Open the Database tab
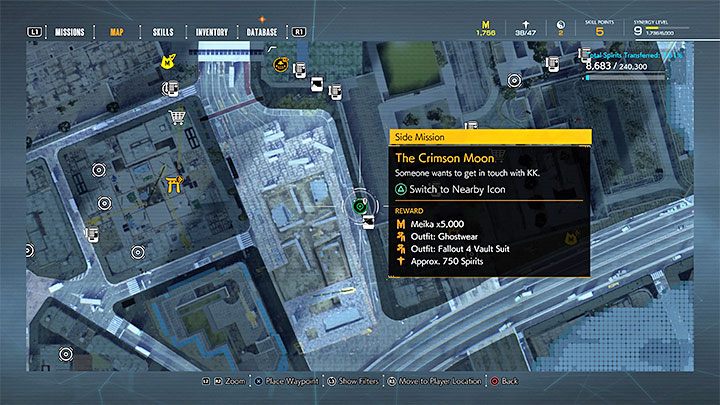Image resolution: width=720 pixels, height=405 pixels. [263, 32]
